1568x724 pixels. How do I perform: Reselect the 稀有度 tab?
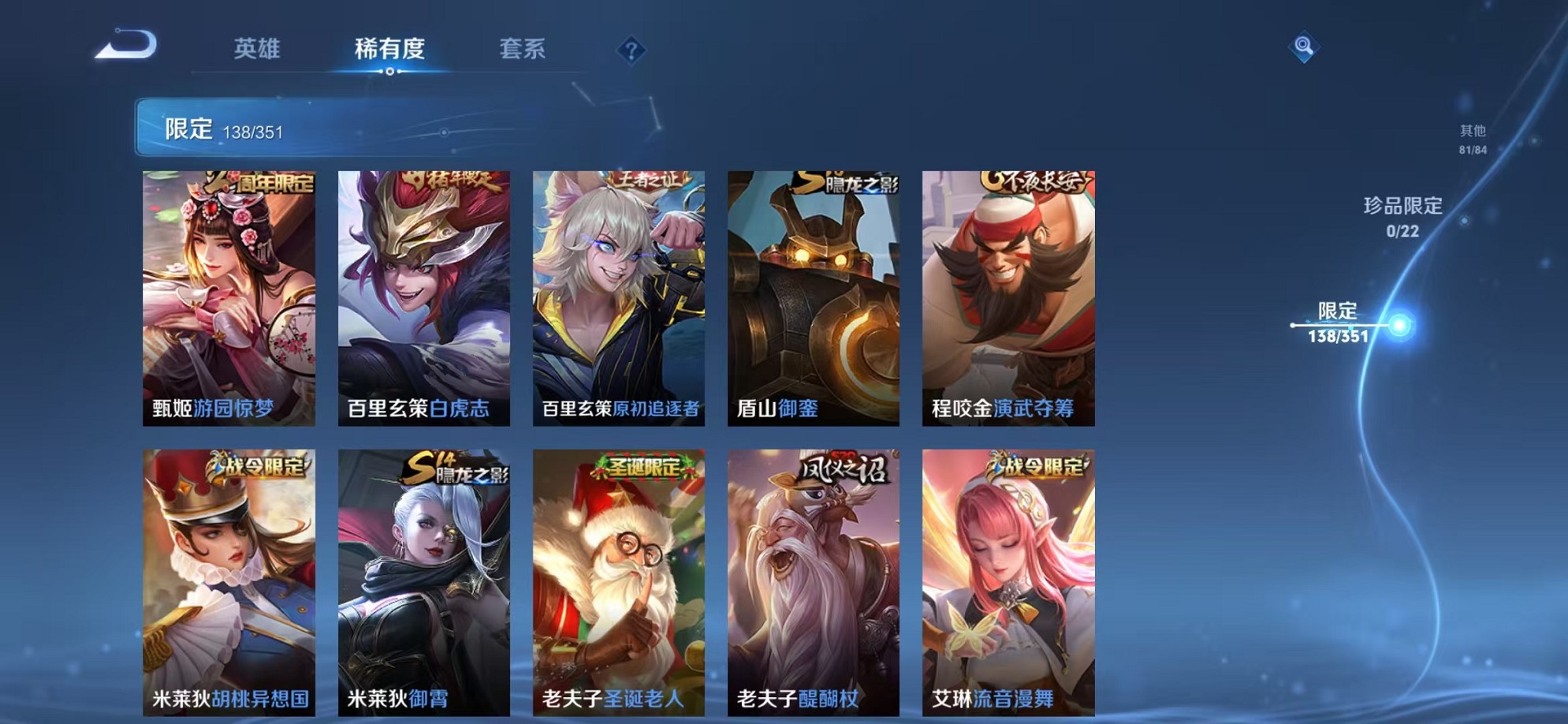[x=387, y=49]
